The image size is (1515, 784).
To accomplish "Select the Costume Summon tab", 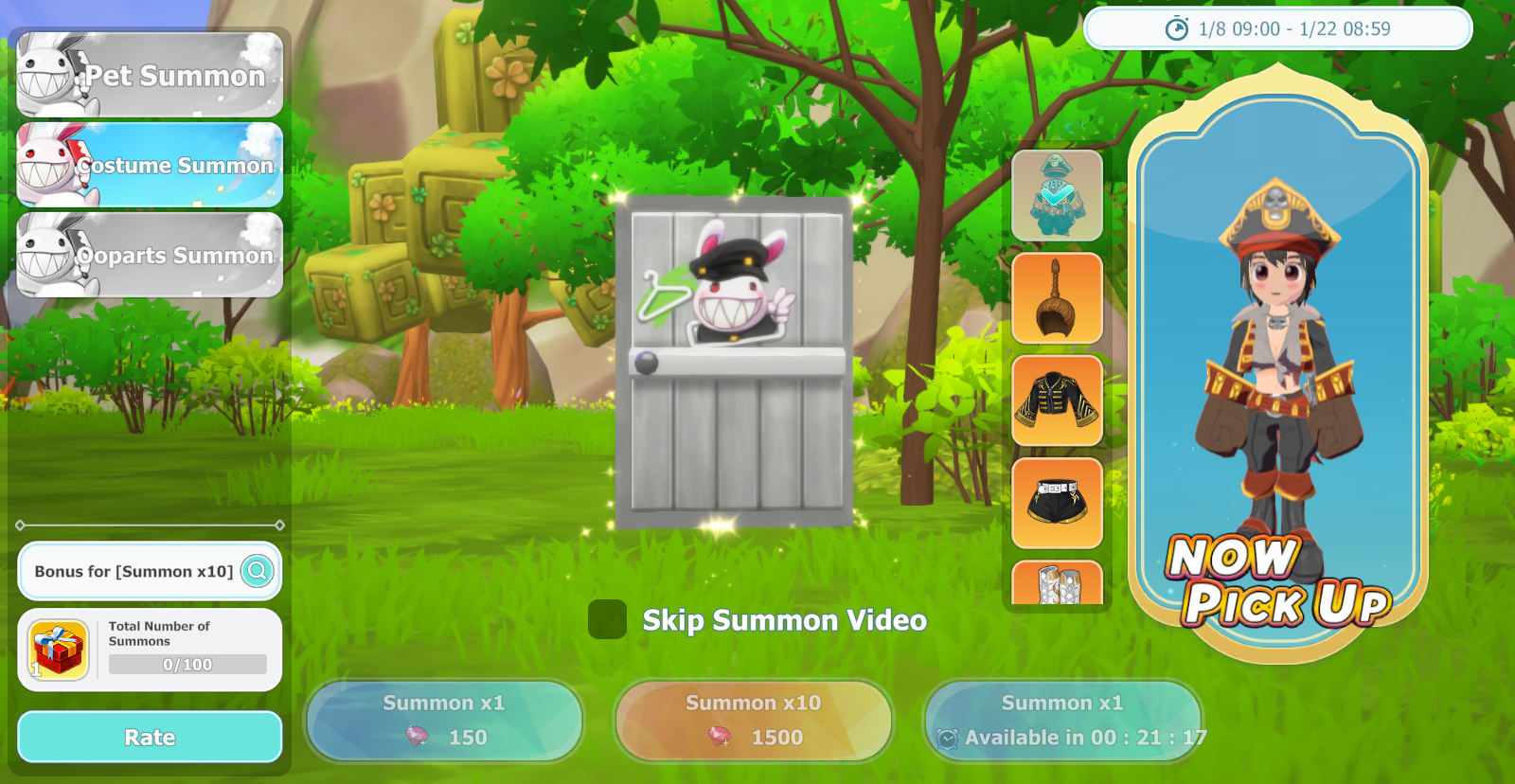I will 150,165.
